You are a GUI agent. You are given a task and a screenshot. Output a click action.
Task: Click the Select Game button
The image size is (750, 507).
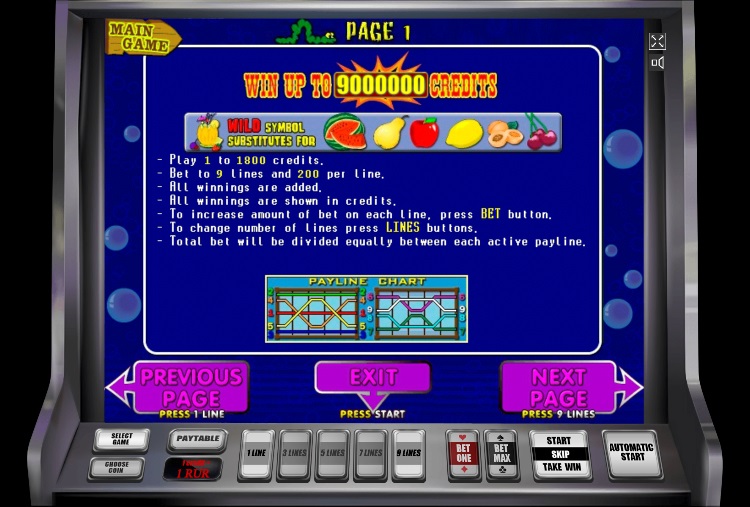coord(122,440)
